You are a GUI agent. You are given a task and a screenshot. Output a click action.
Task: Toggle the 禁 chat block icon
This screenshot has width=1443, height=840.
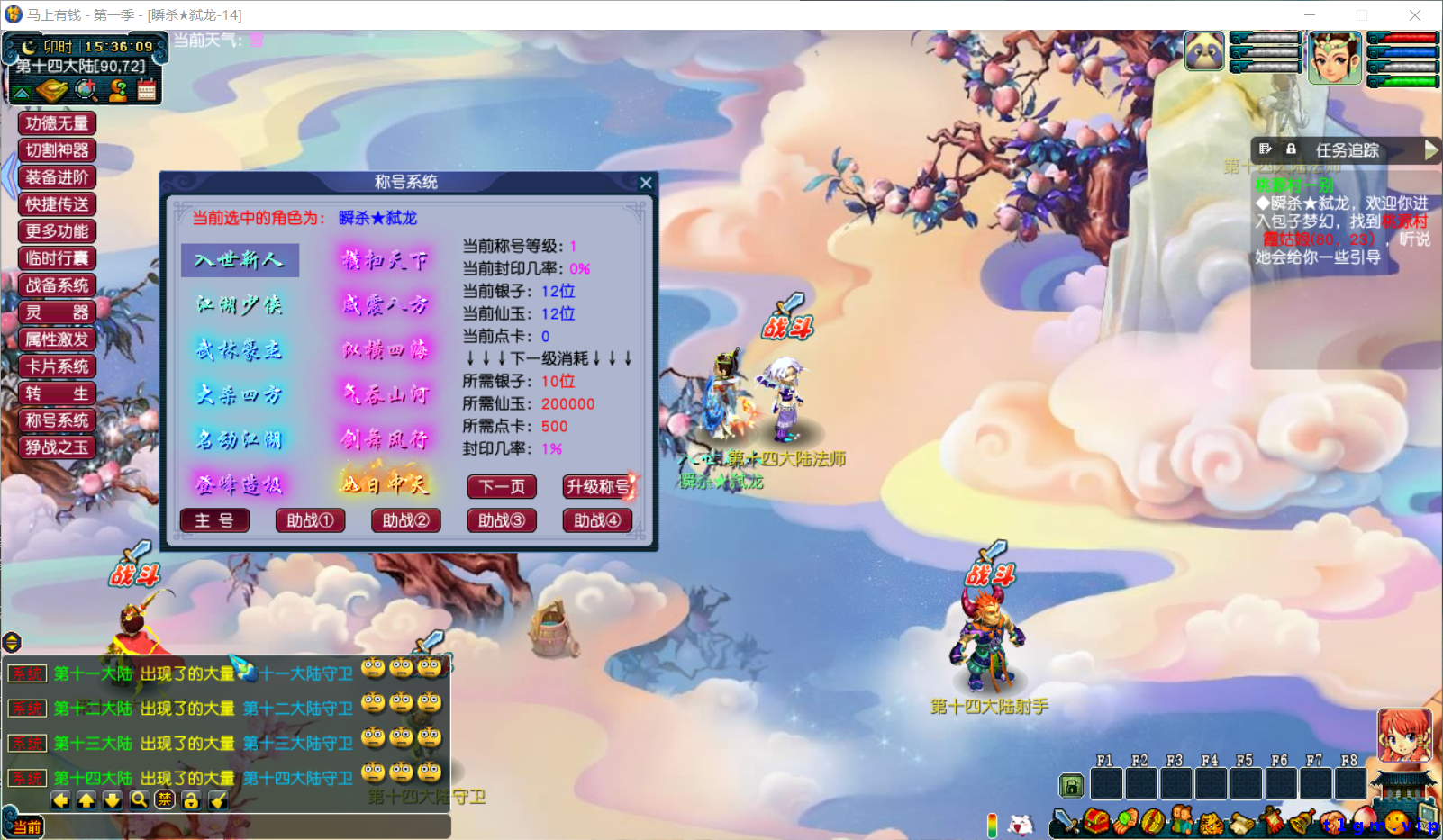pos(166,800)
